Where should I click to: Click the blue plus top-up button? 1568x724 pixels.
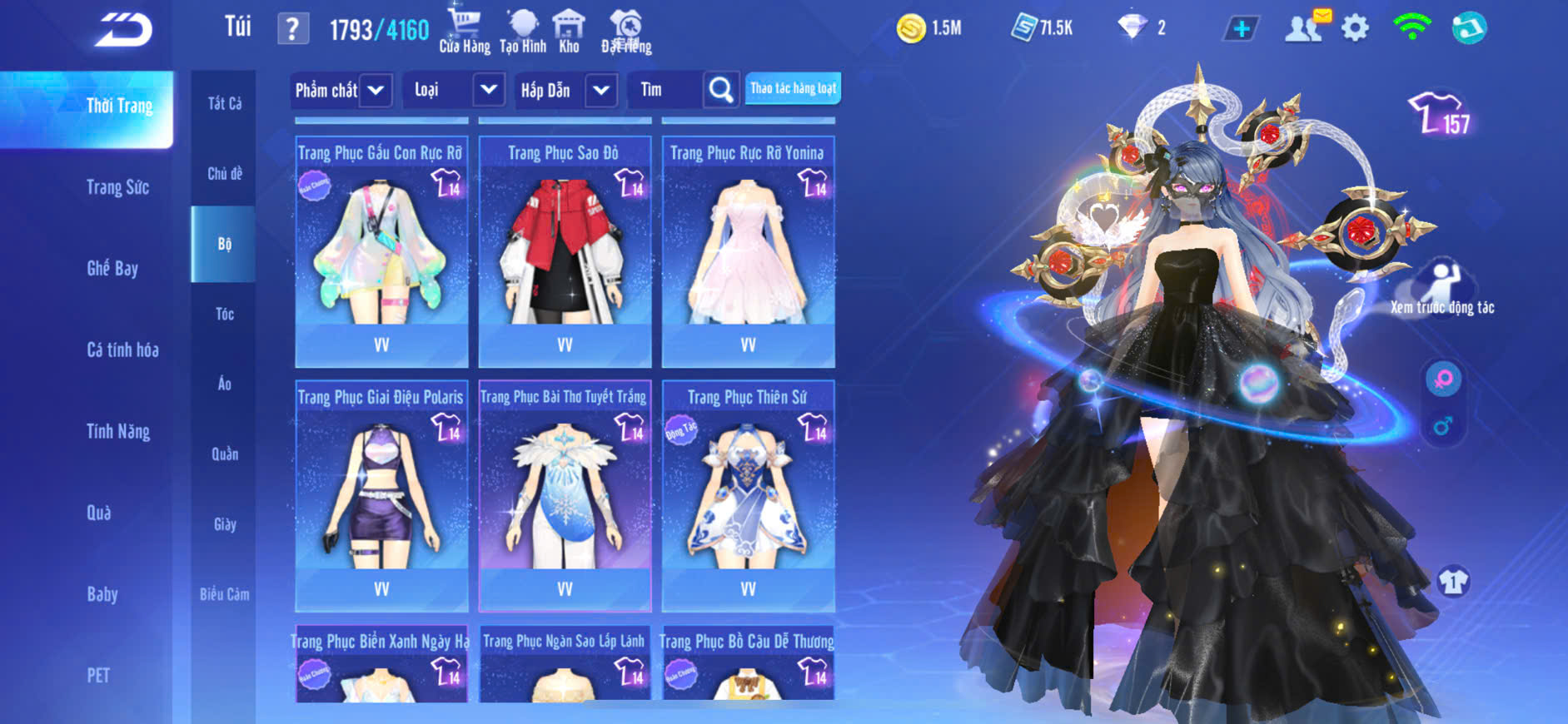pos(1241,29)
